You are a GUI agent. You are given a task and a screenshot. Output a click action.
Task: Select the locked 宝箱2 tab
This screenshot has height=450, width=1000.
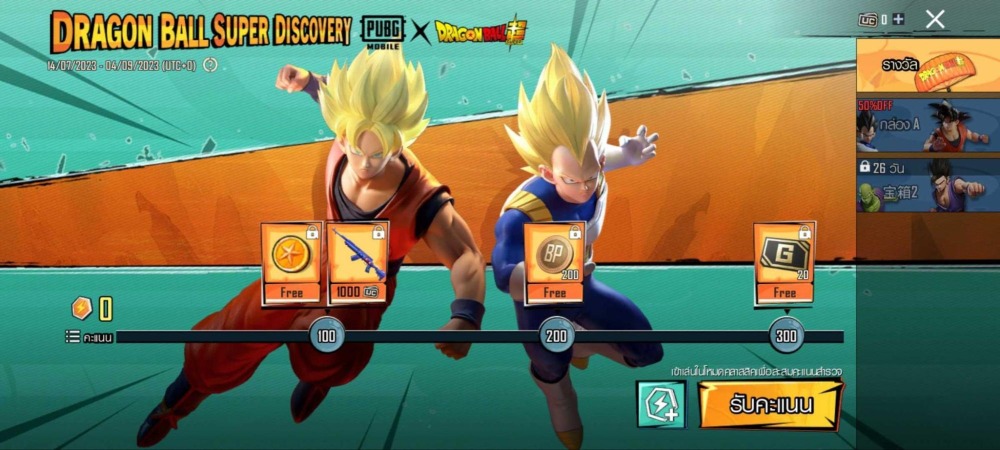(x=927, y=184)
